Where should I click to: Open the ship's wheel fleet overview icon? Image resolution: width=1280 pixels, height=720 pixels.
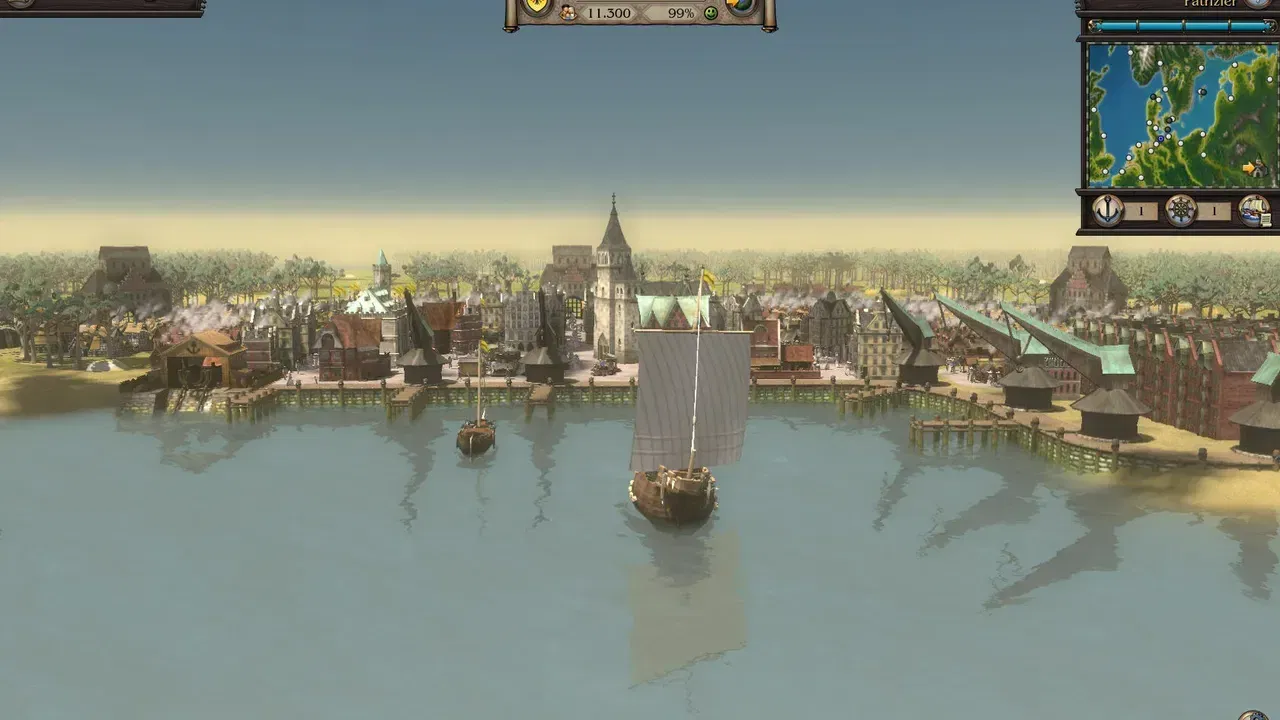[1181, 208]
